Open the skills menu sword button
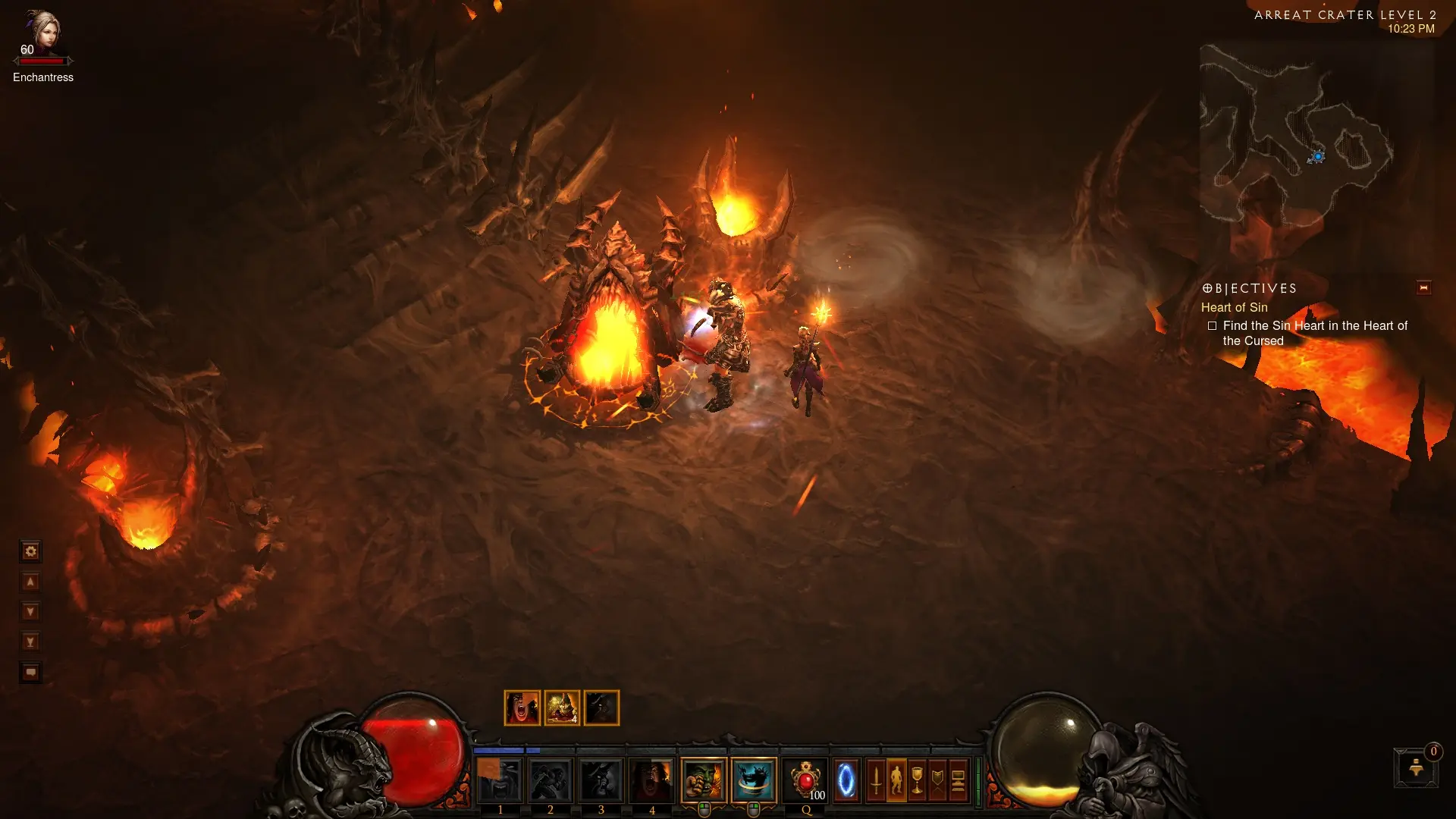Image resolution: width=1456 pixels, height=819 pixels. point(876,780)
